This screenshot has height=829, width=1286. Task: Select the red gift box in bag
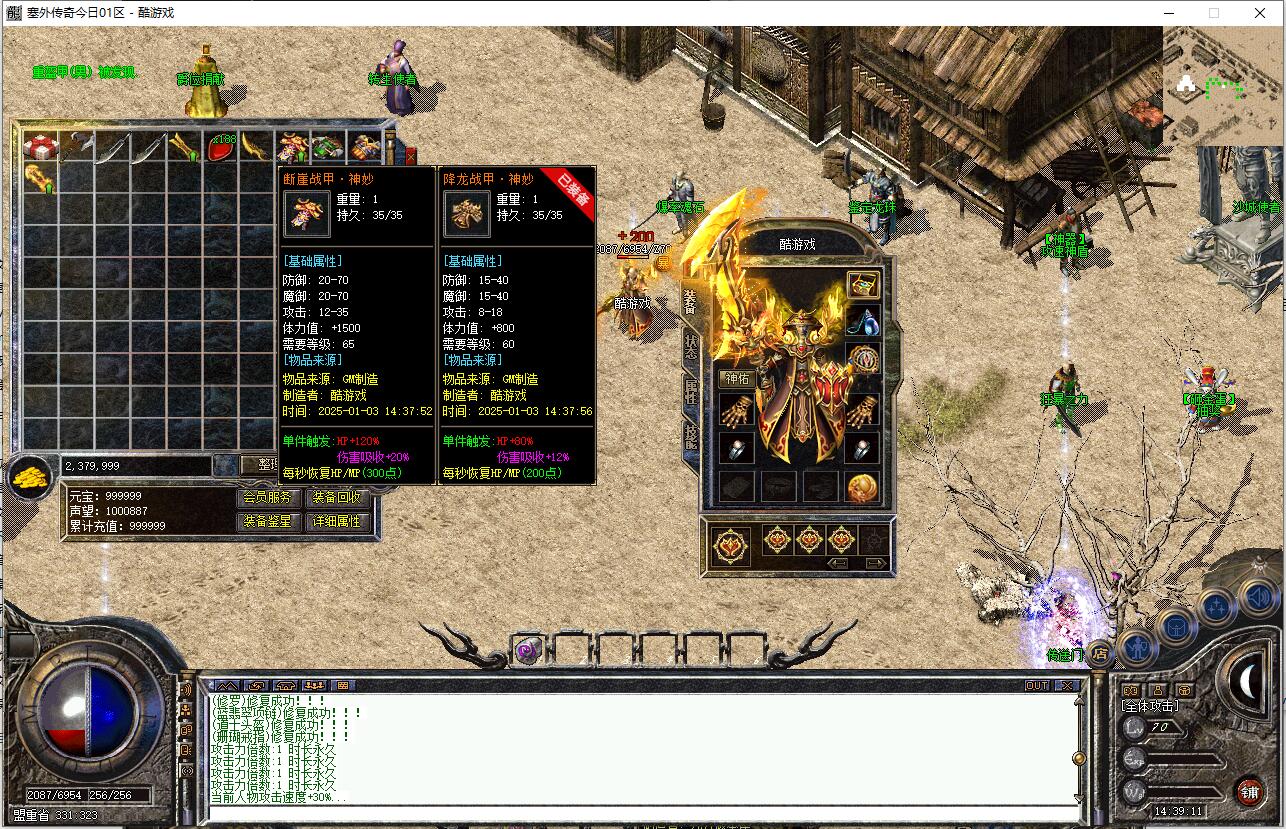click(40, 146)
